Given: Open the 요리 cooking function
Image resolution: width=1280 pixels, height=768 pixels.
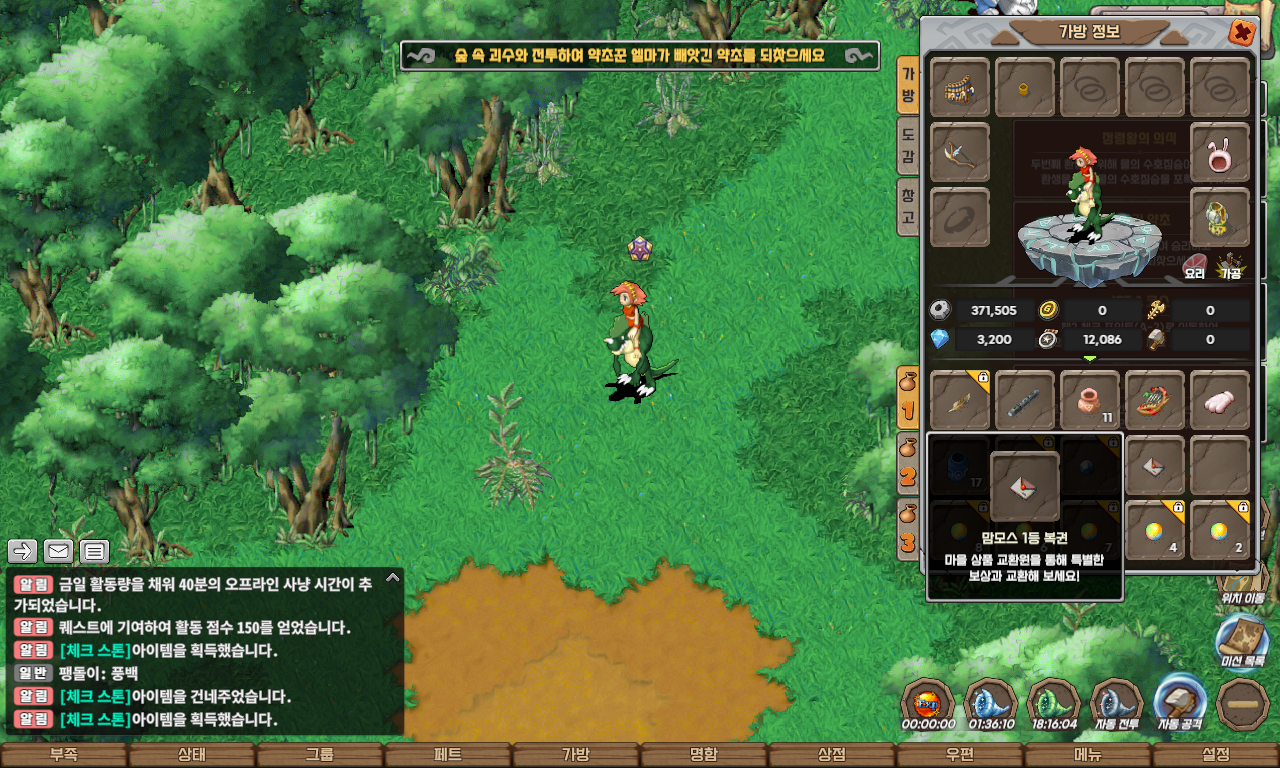Looking at the screenshot, I should 1194,266.
